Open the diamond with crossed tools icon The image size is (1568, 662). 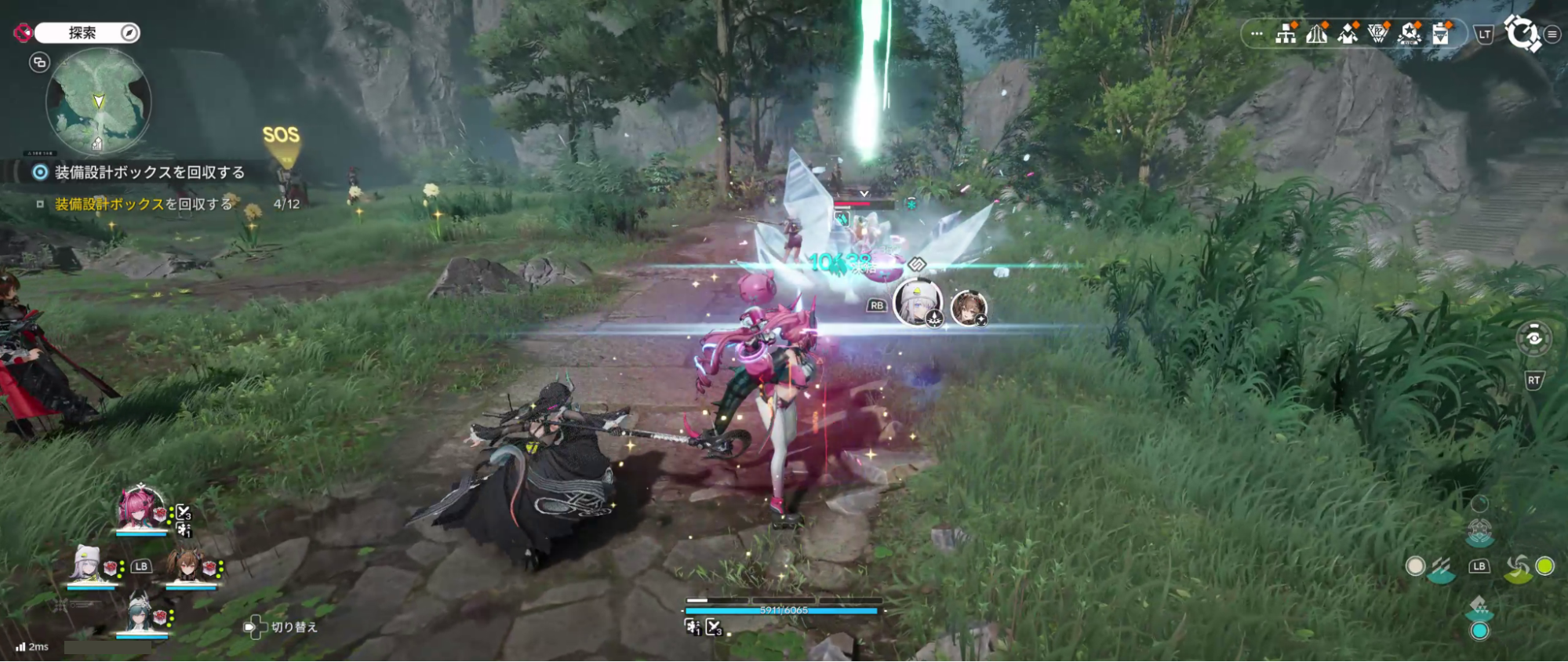(x=1348, y=35)
